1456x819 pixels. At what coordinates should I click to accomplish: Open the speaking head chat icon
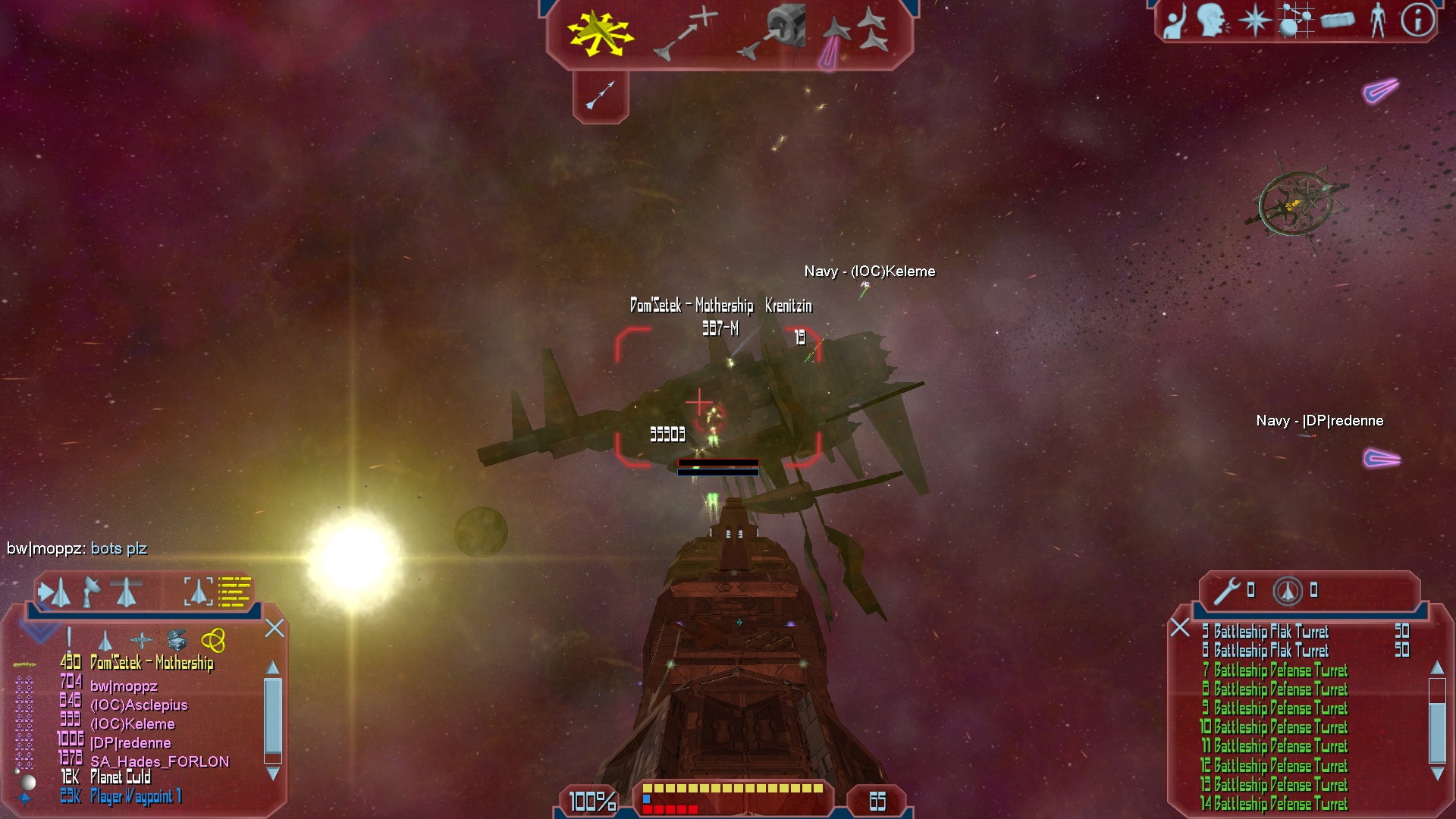(1211, 20)
